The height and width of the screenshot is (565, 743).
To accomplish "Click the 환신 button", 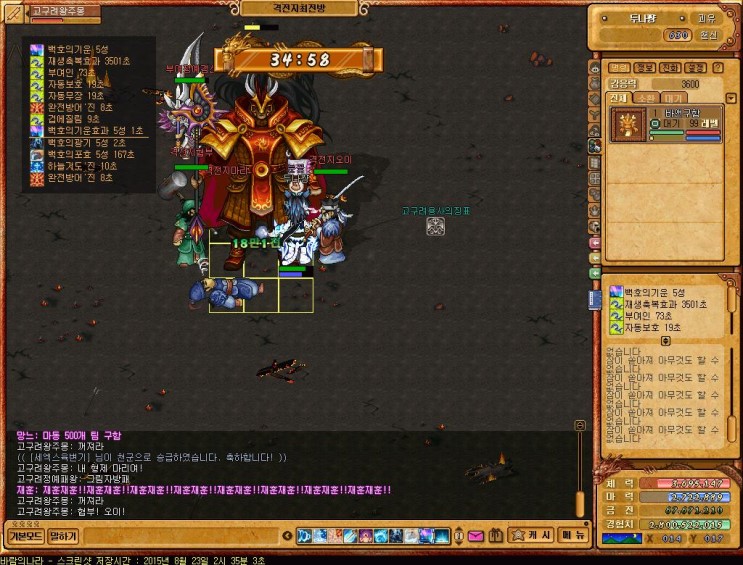I will click(x=708, y=35).
